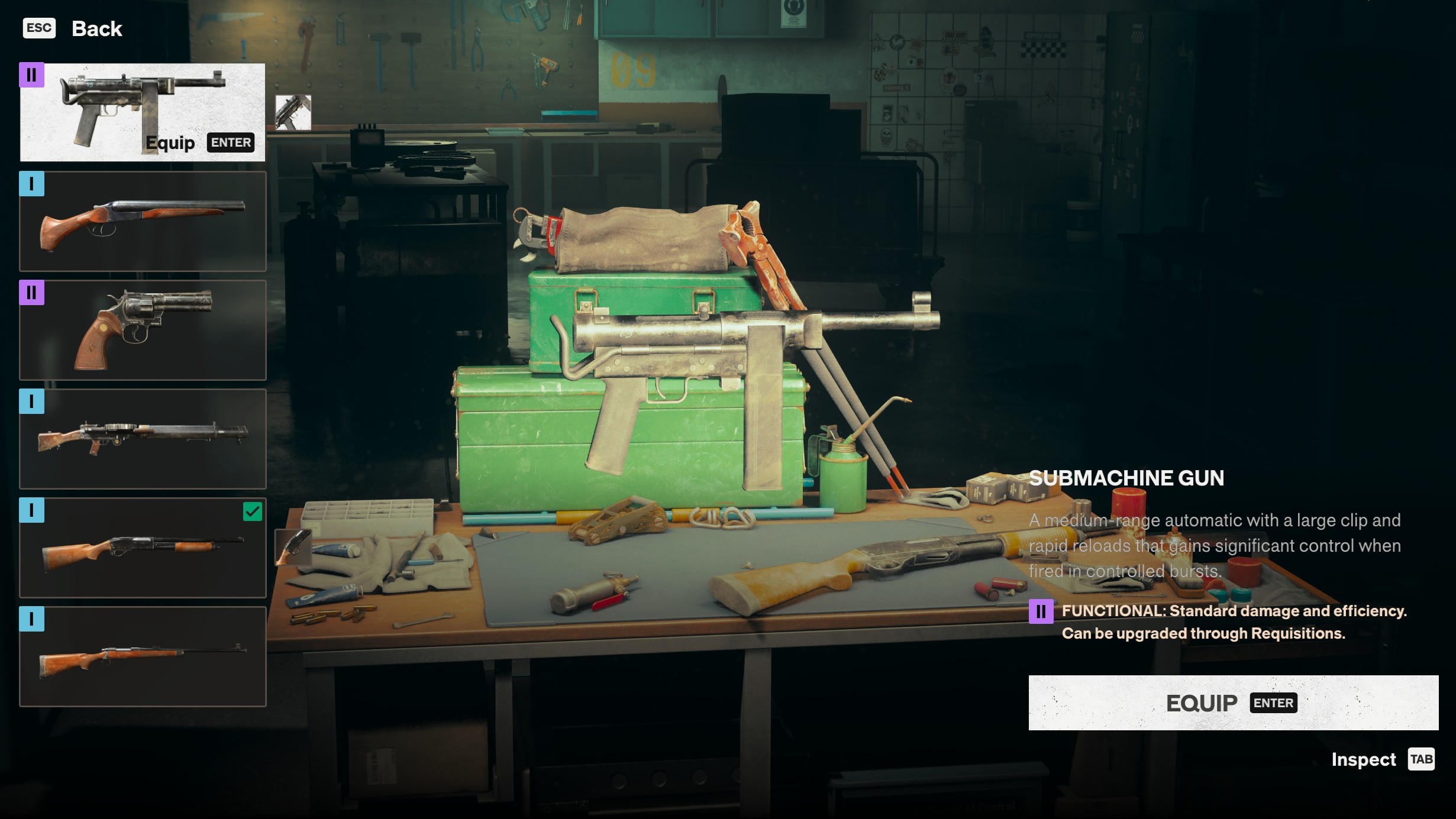Click the ESC key icon beside Back

[38, 28]
